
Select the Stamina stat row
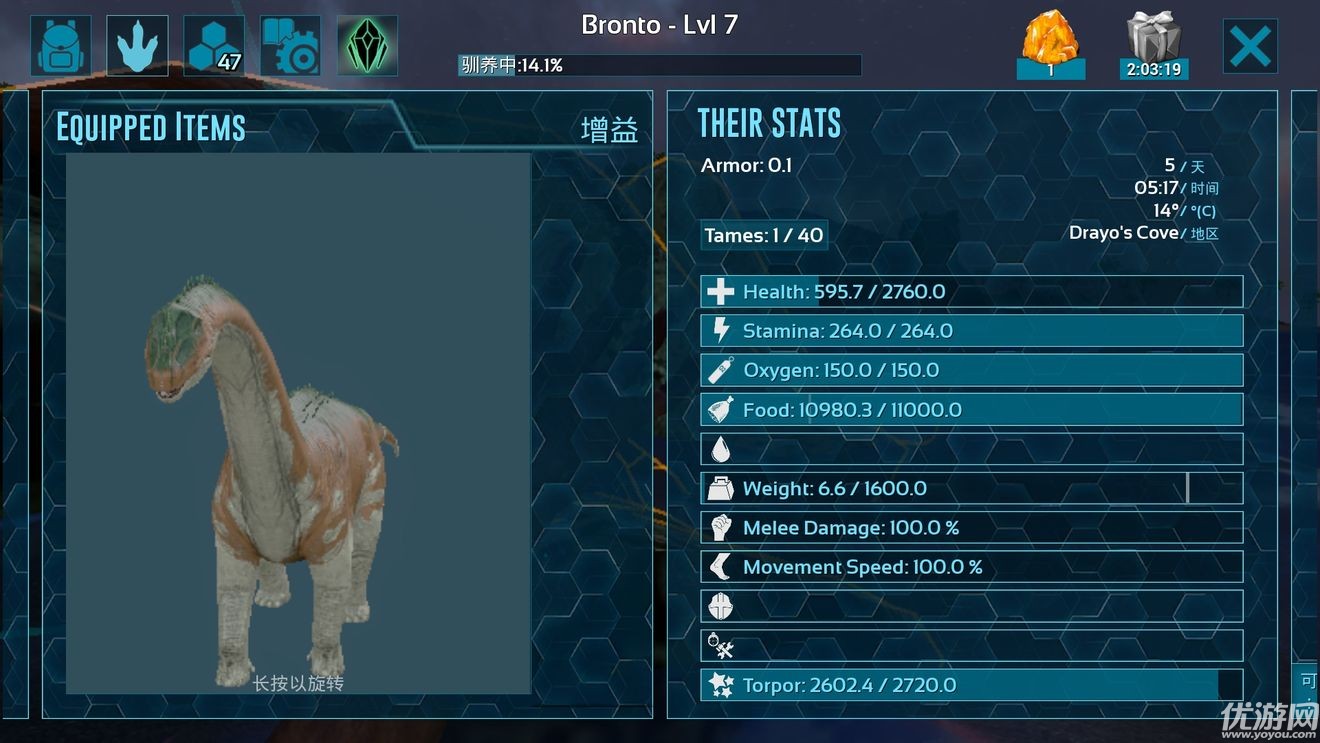click(971, 331)
